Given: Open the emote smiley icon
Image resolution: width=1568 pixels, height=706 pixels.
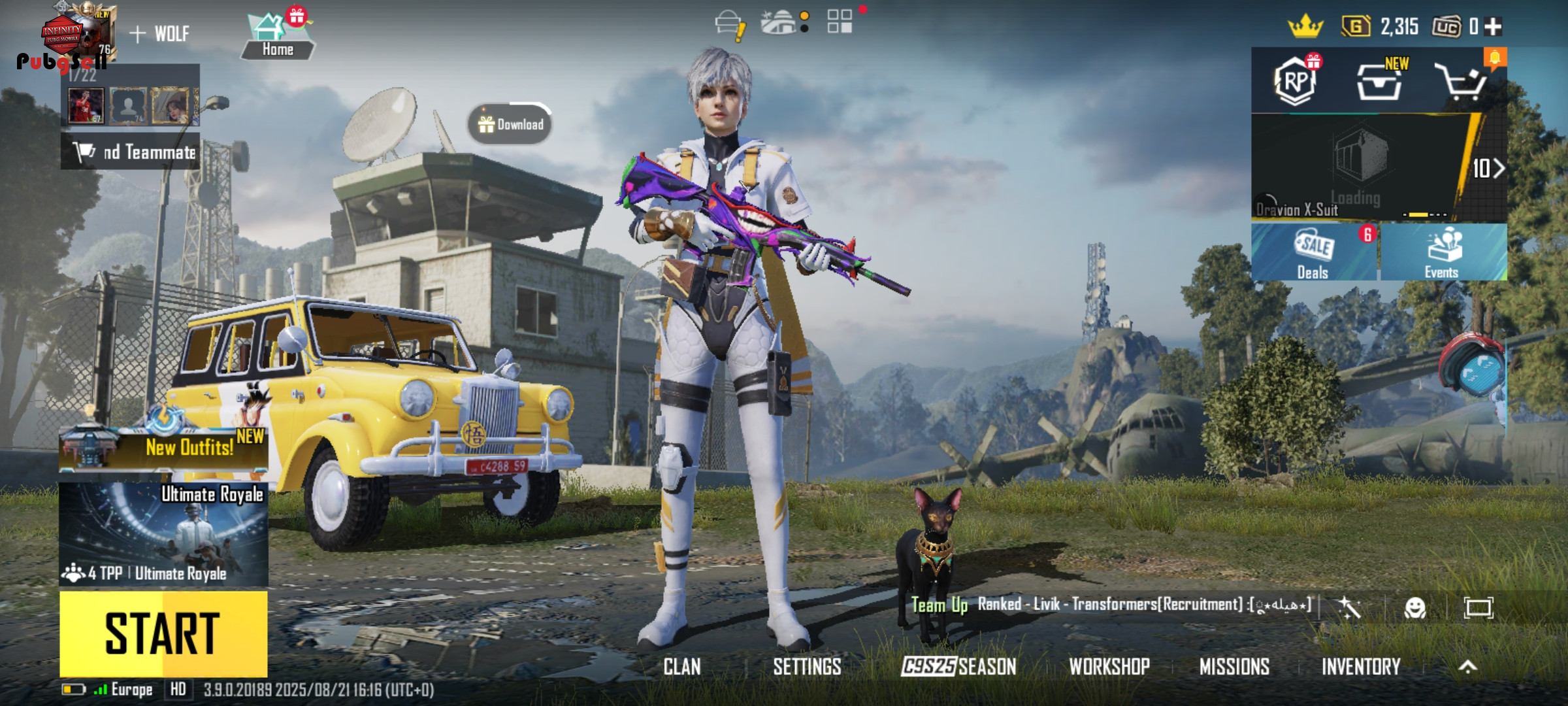Looking at the screenshot, I should pos(1415,609).
